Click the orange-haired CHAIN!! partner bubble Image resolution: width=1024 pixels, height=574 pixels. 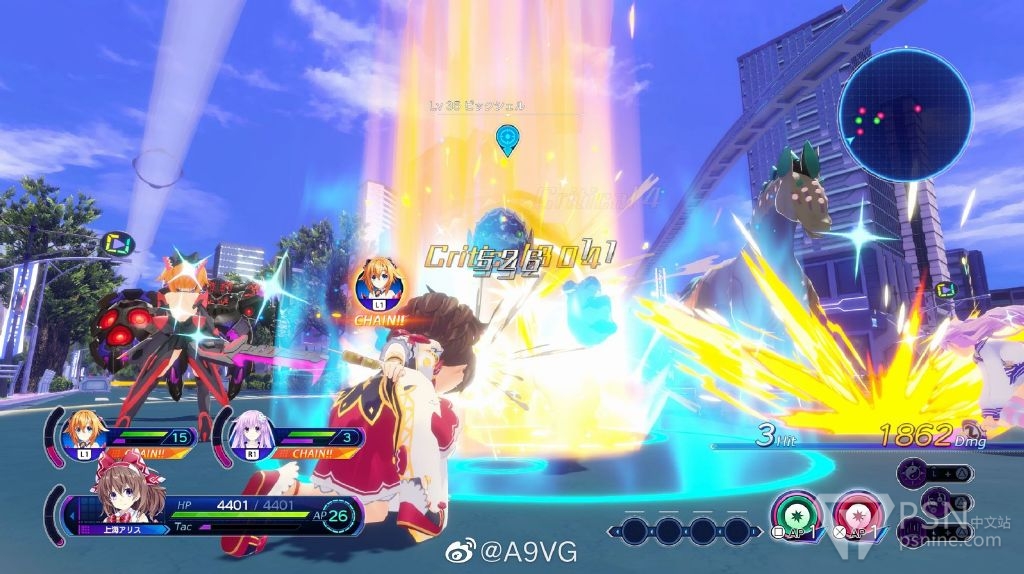click(x=378, y=287)
